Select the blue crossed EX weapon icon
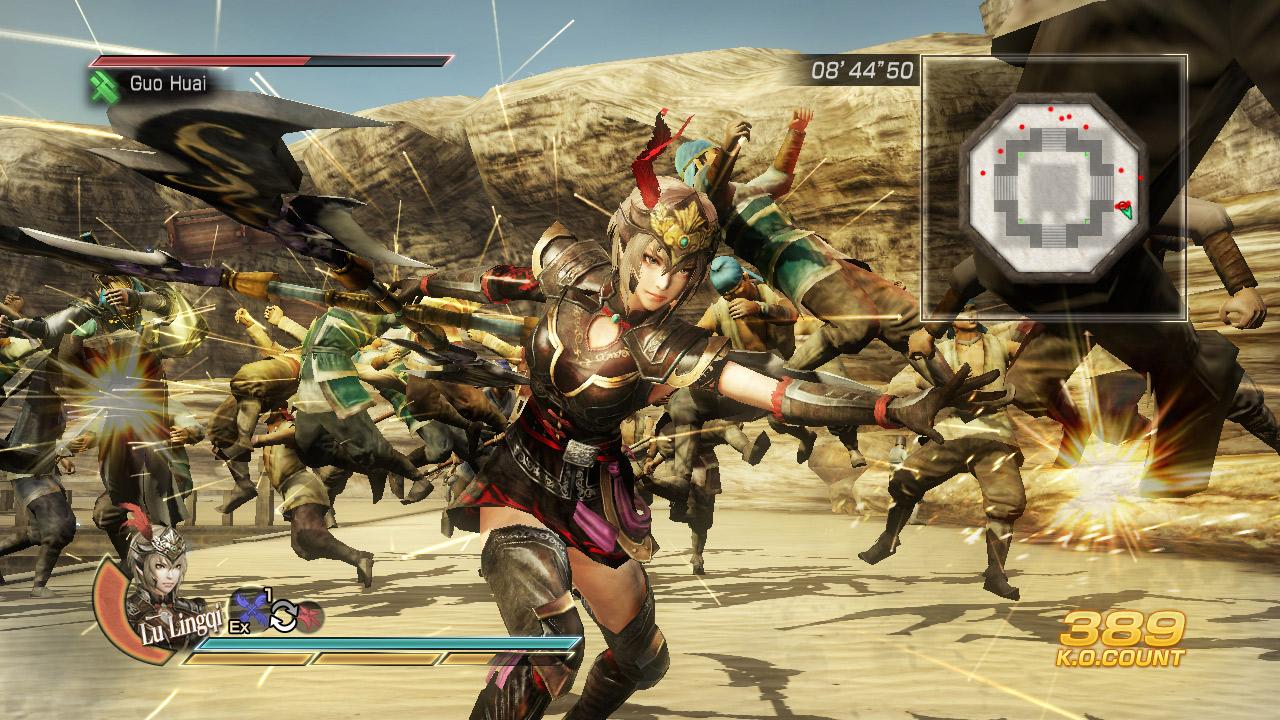The width and height of the screenshot is (1280, 720). 251,609
